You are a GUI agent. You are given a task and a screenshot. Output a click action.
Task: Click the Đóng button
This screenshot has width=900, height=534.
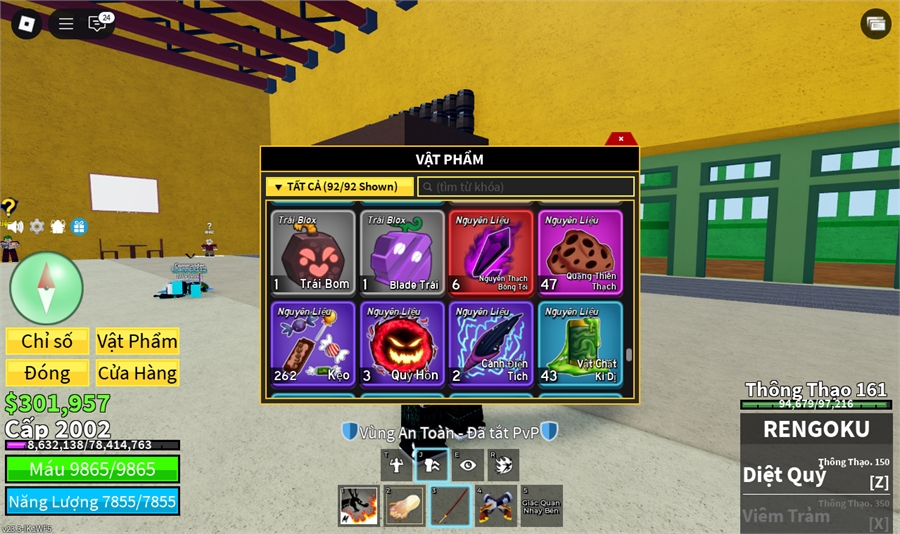(47, 373)
